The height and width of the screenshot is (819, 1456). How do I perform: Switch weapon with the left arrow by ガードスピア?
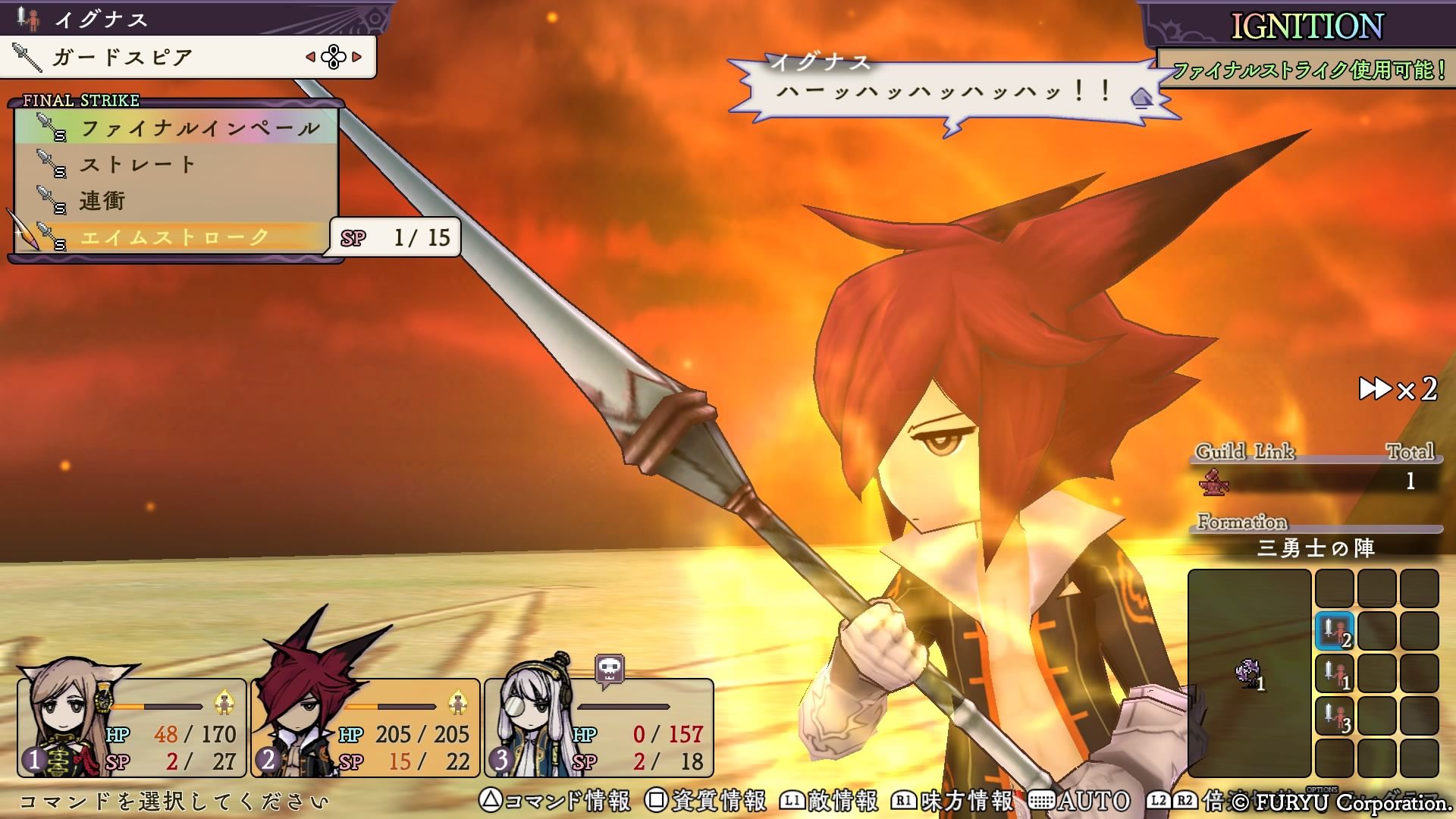point(310,57)
